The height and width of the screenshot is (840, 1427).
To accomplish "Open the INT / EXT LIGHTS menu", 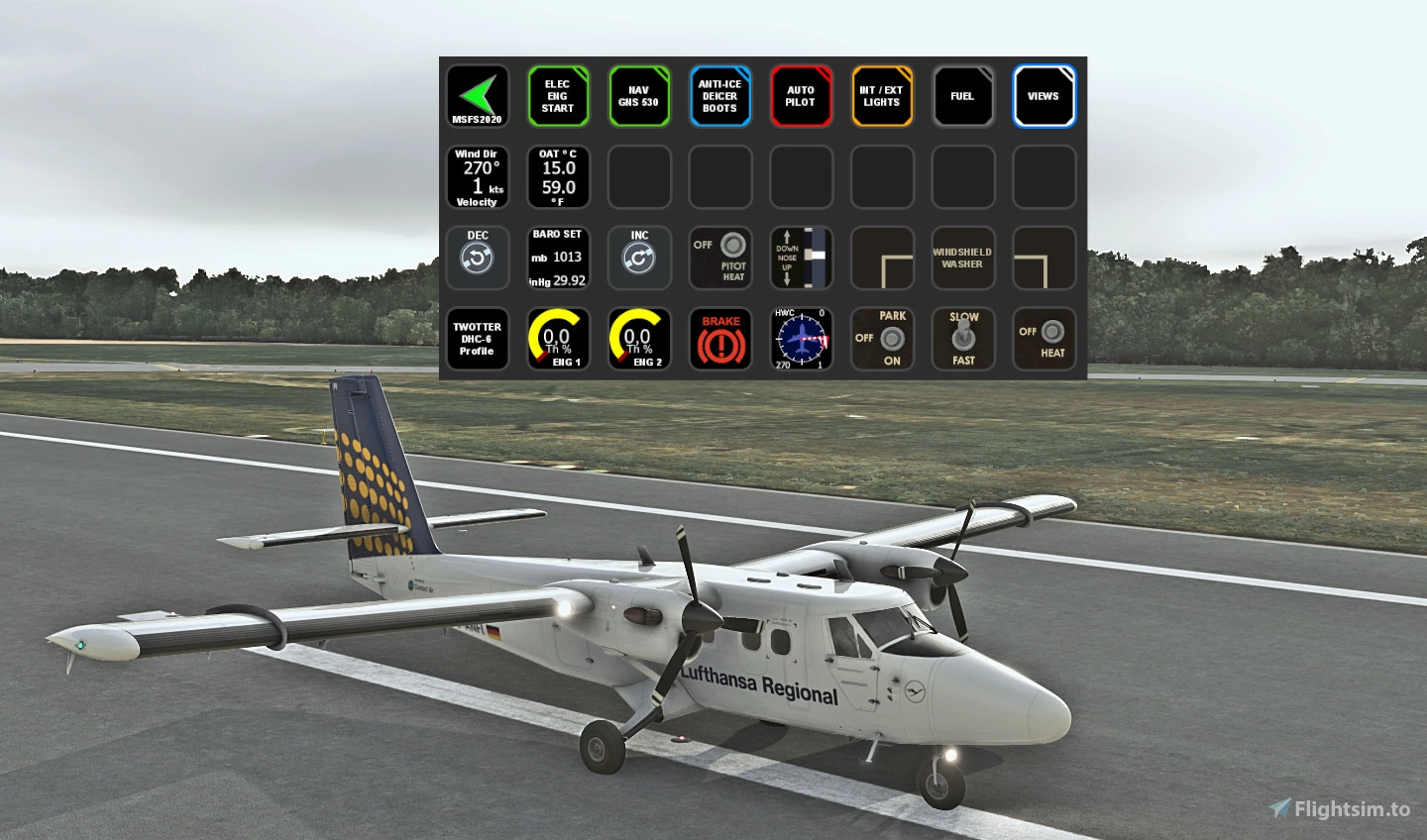I will coord(882,95).
